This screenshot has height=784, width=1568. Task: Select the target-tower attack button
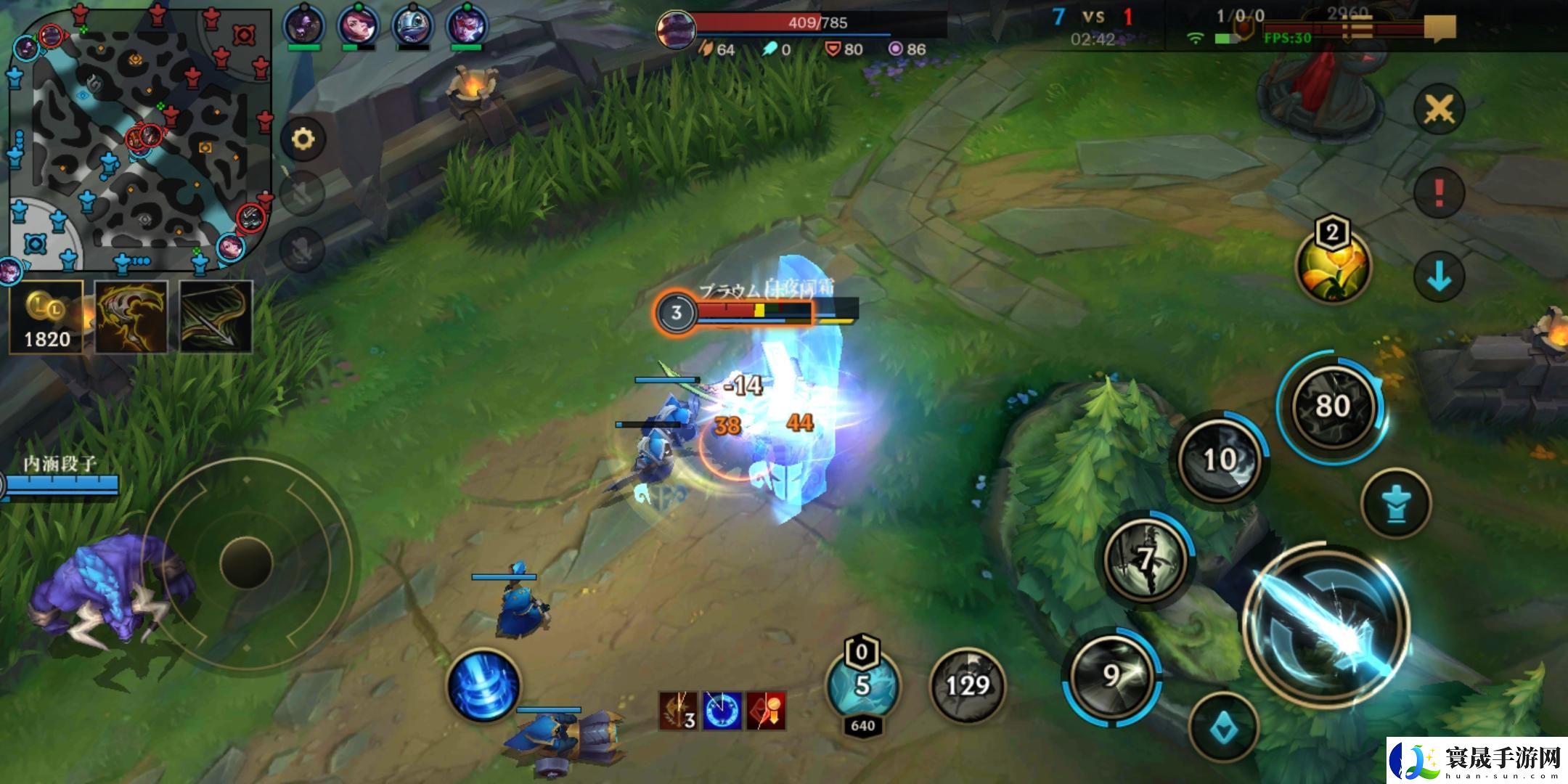pyautogui.click(x=1396, y=504)
